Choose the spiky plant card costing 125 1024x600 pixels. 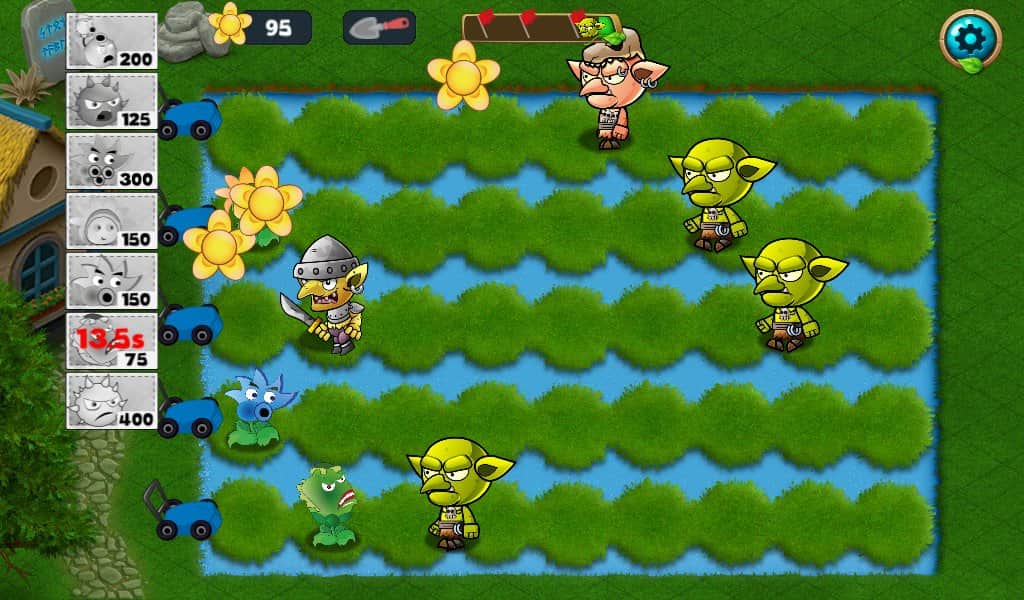click(x=111, y=101)
